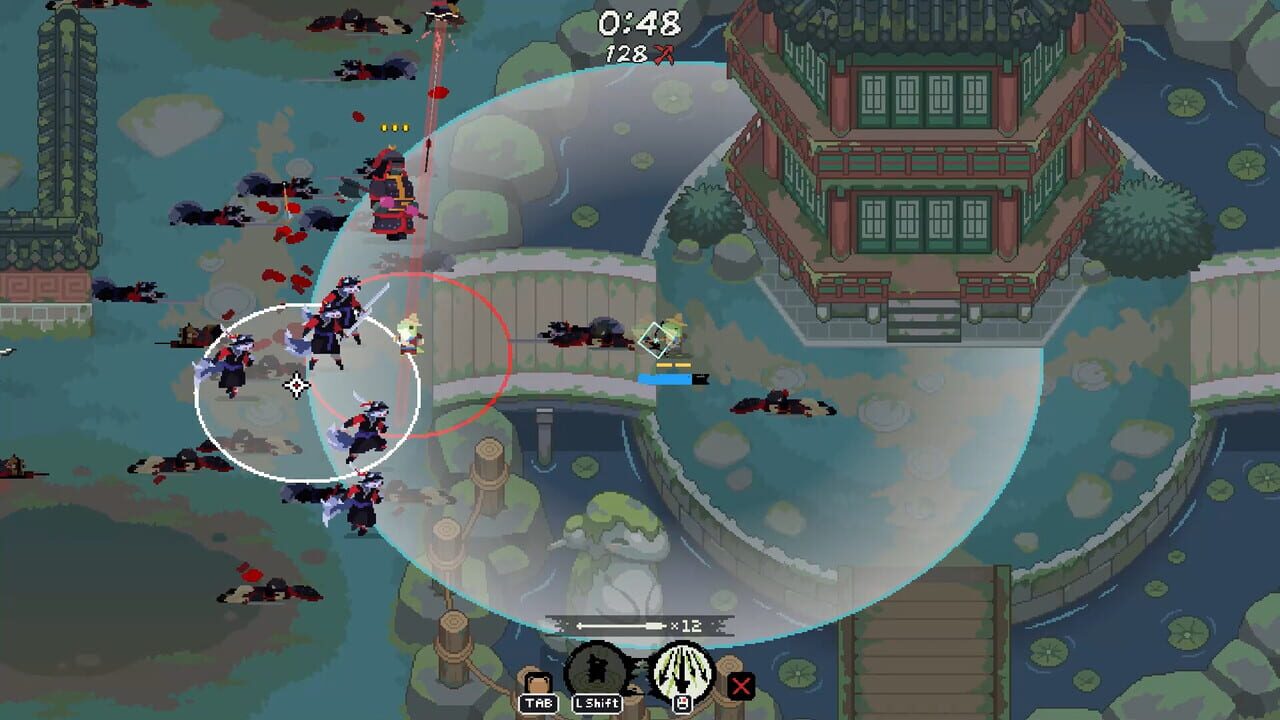Select the L Shift keybind label

click(597, 703)
